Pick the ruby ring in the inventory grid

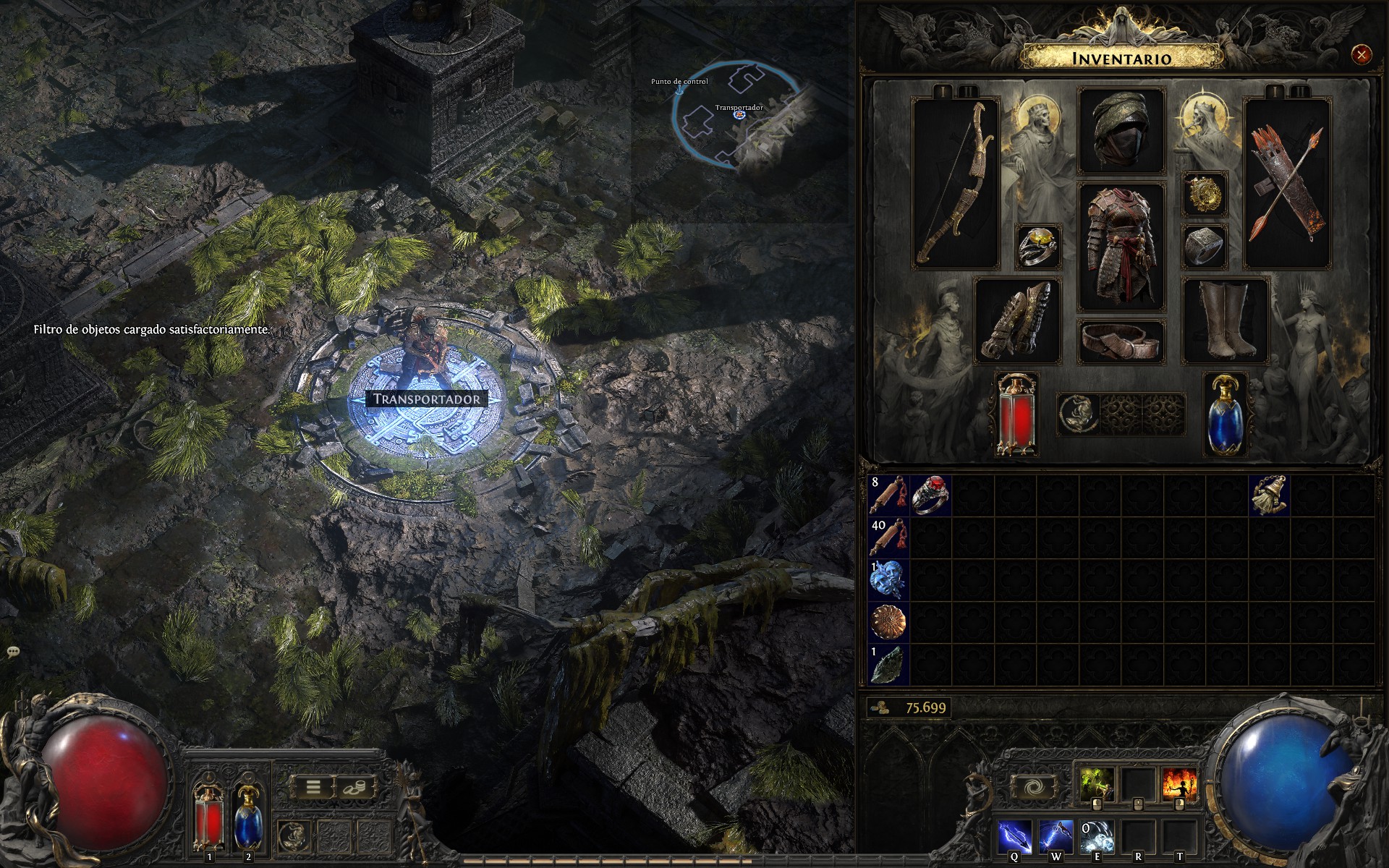(x=931, y=495)
